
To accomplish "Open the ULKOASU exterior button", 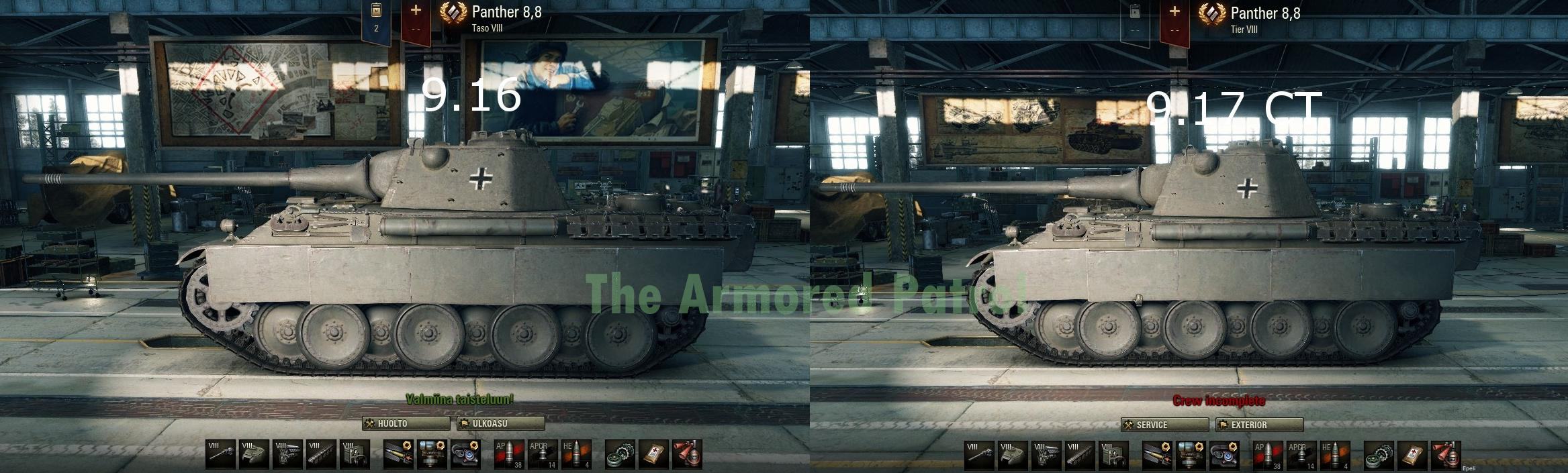I will click(x=500, y=423).
